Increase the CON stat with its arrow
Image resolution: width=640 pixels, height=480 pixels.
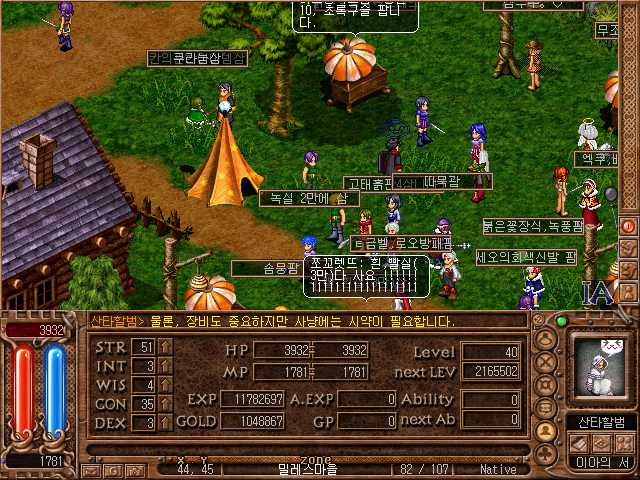[x=166, y=404]
